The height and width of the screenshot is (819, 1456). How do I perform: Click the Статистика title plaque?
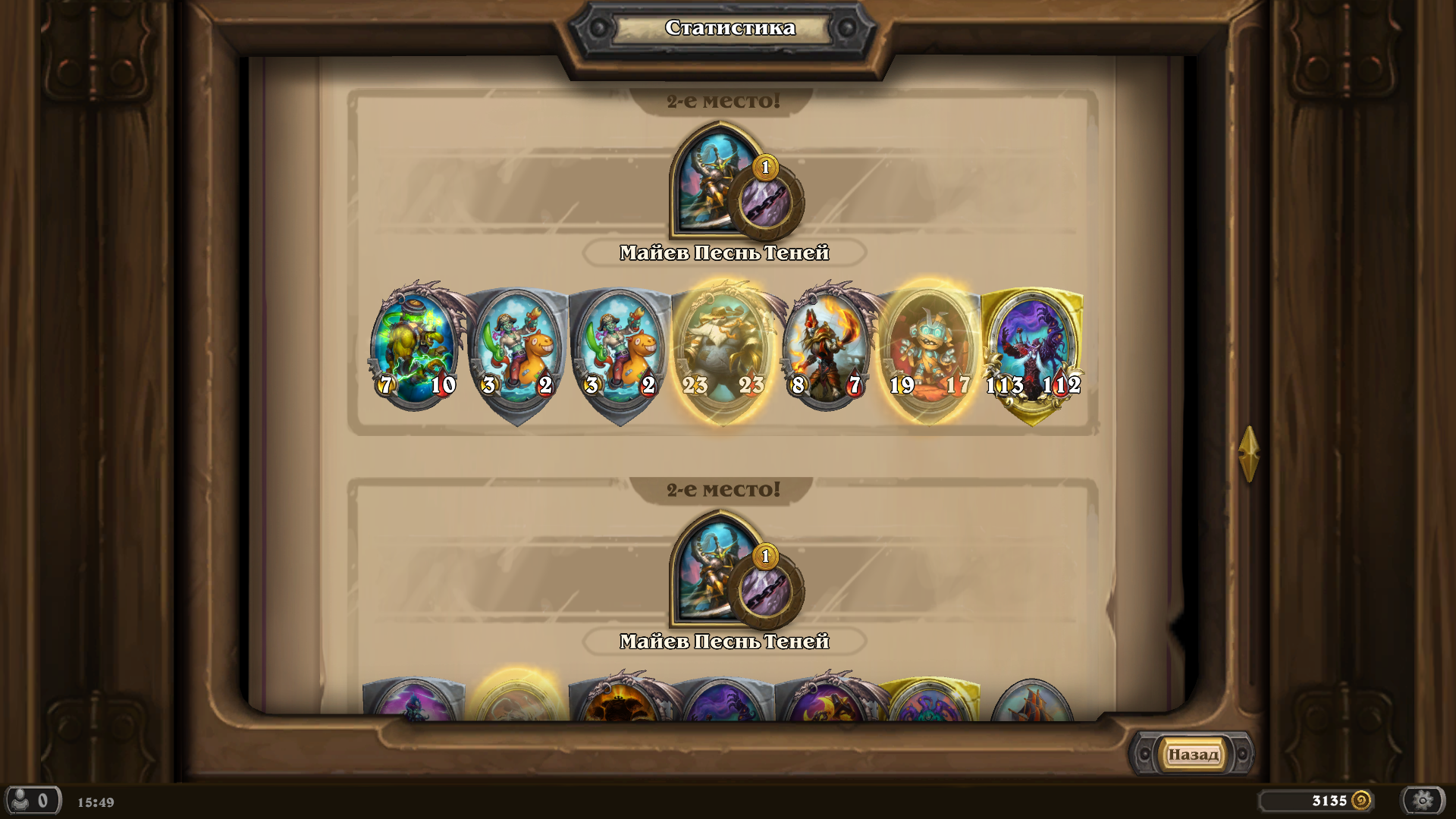(x=729, y=28)
